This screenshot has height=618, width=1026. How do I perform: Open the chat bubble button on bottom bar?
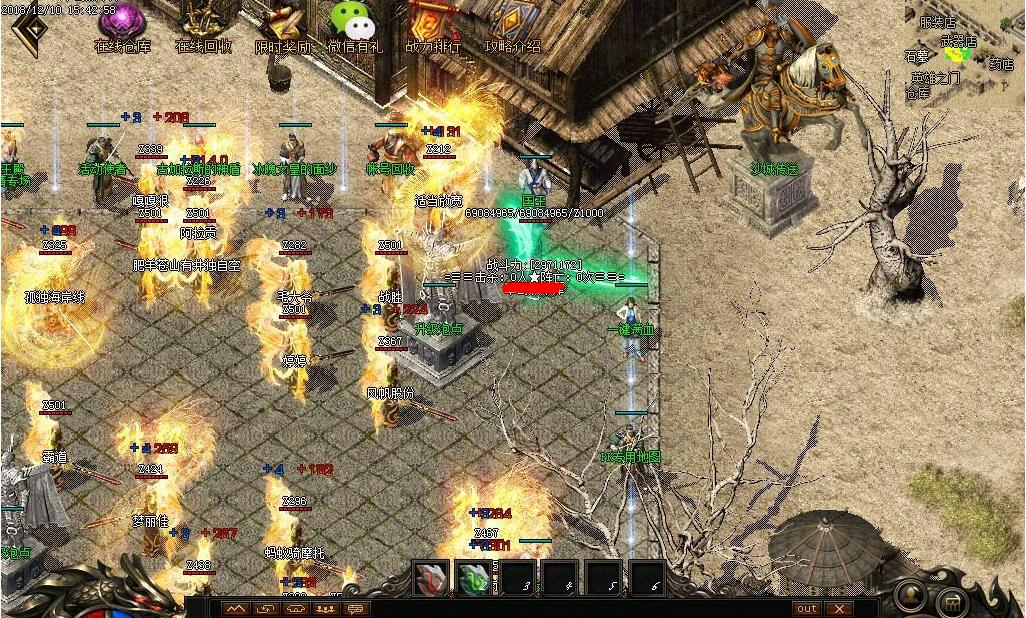[x=356, y=608]
